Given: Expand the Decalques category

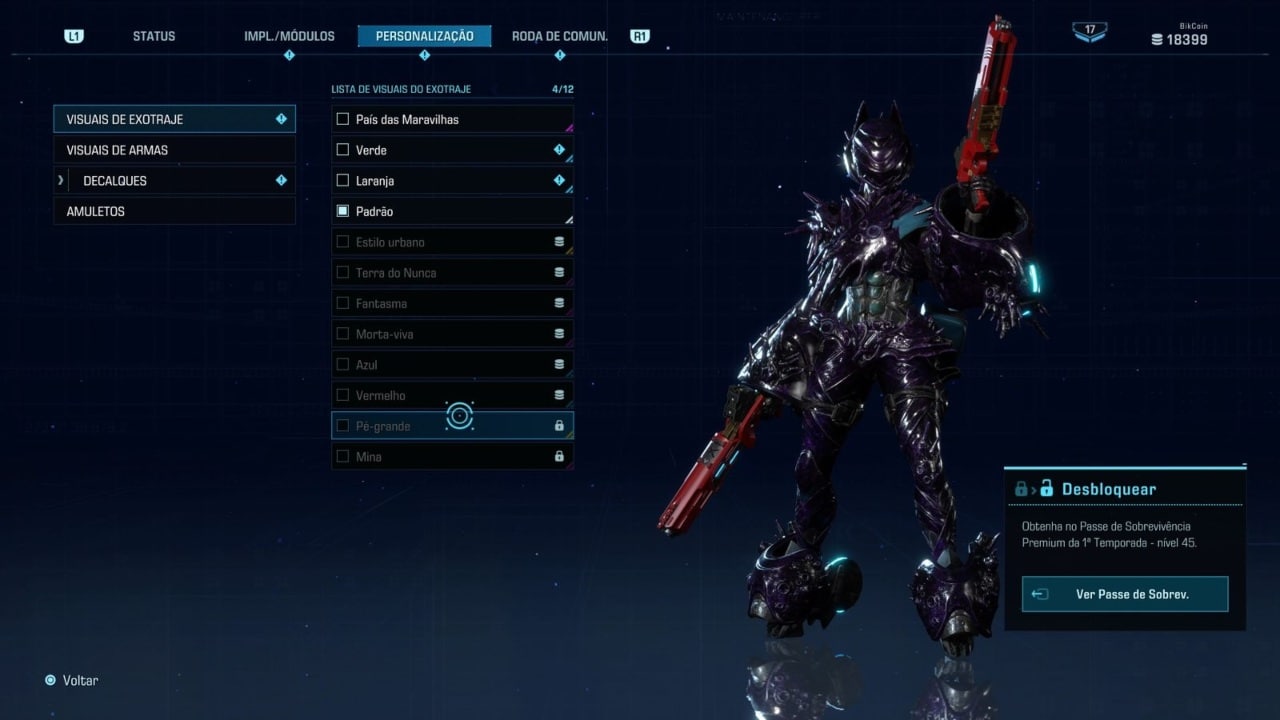Looking at the screenshot, I should (x=174, y=181).
